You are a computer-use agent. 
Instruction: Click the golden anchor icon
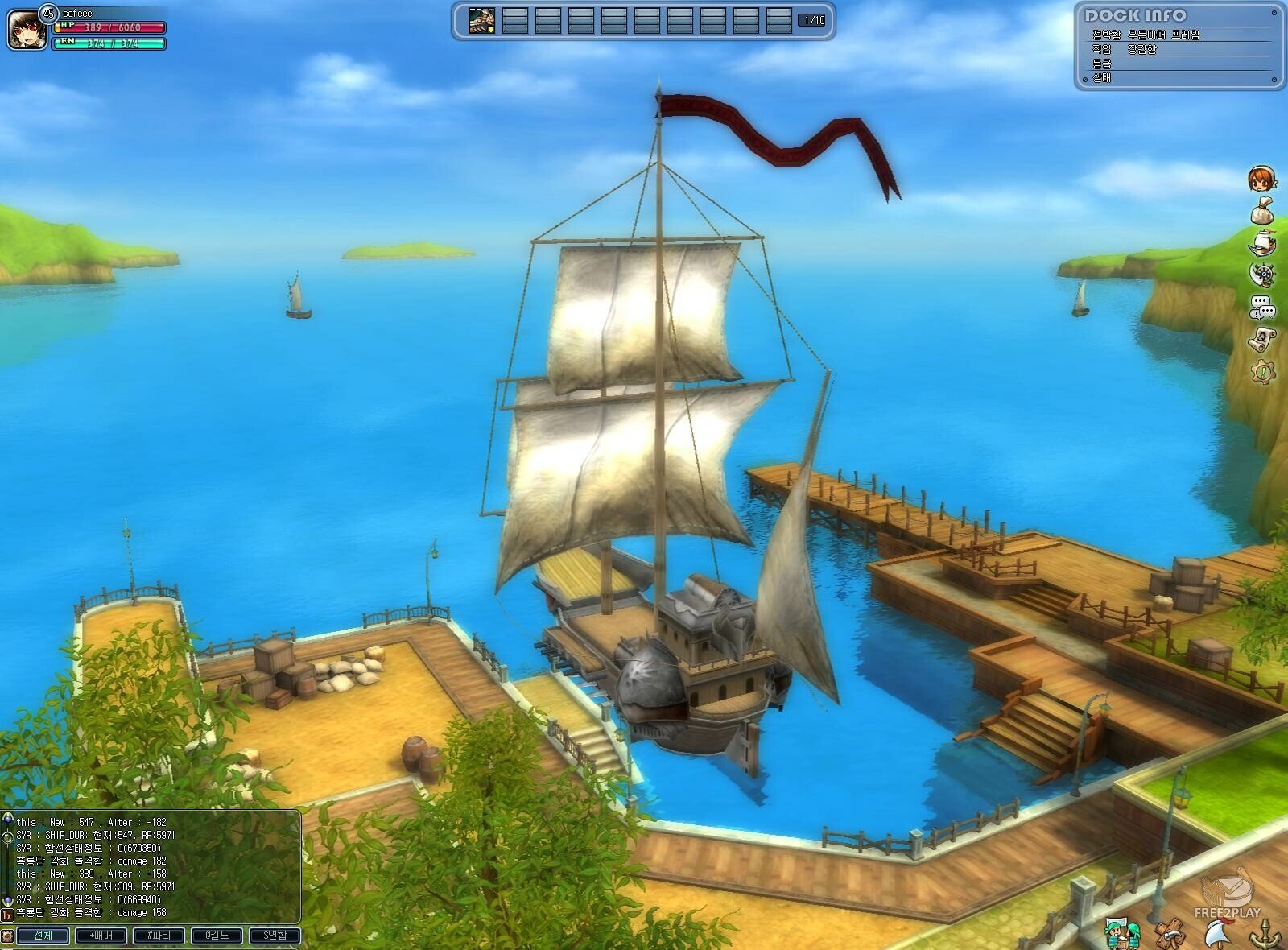coord(1263,934)
